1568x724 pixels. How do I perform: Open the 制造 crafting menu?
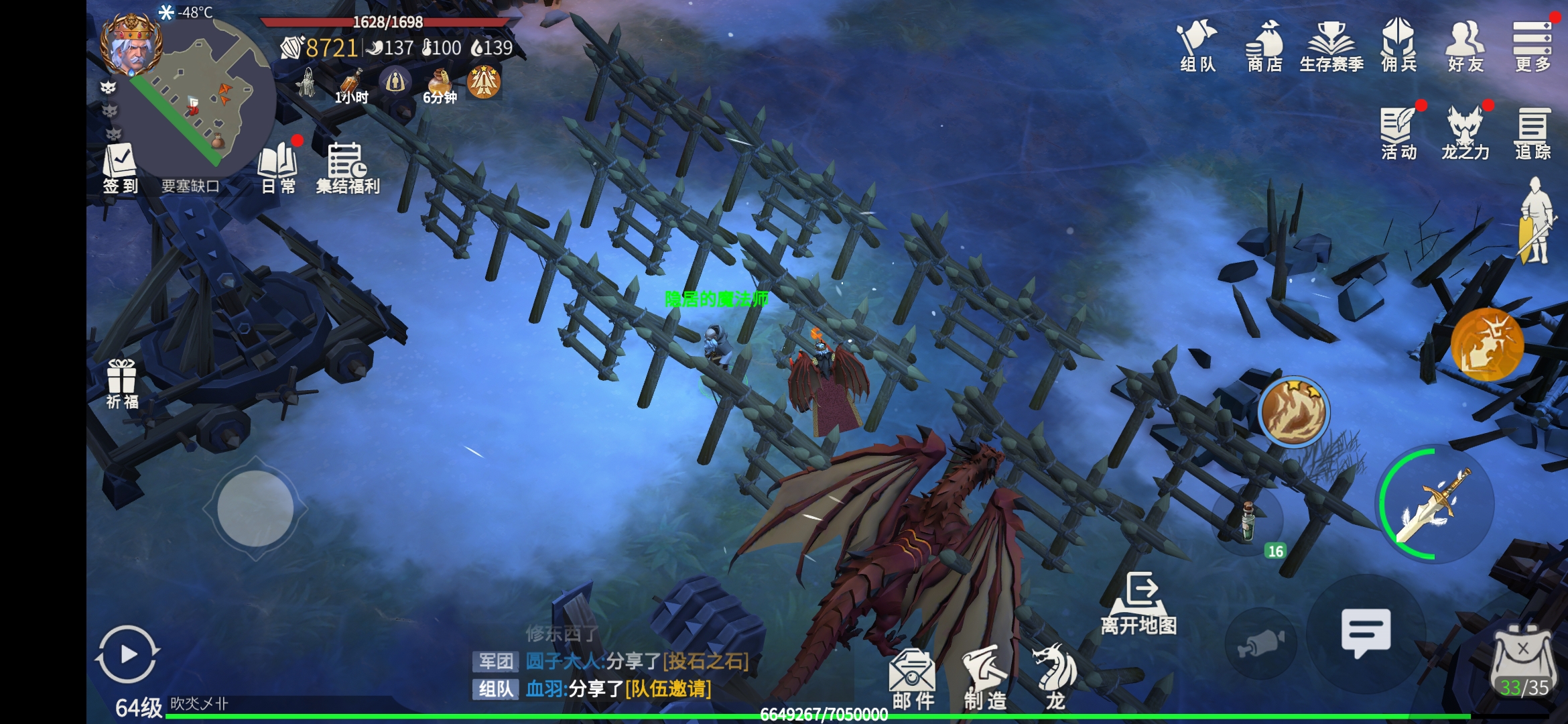click(x=985, y=678)
